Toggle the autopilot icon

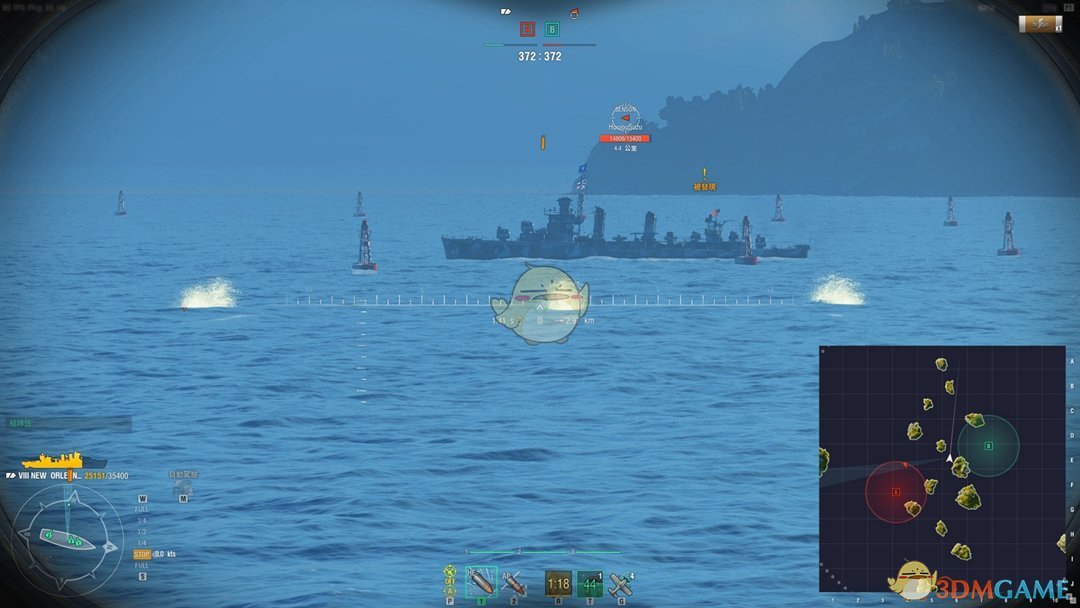183,486
